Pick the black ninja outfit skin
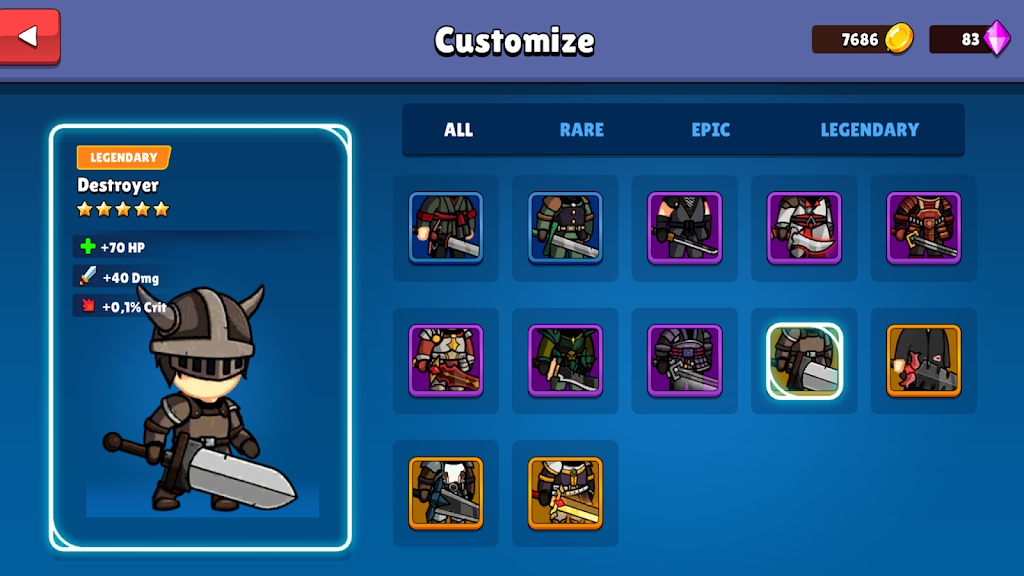 [x=685, y=228]
